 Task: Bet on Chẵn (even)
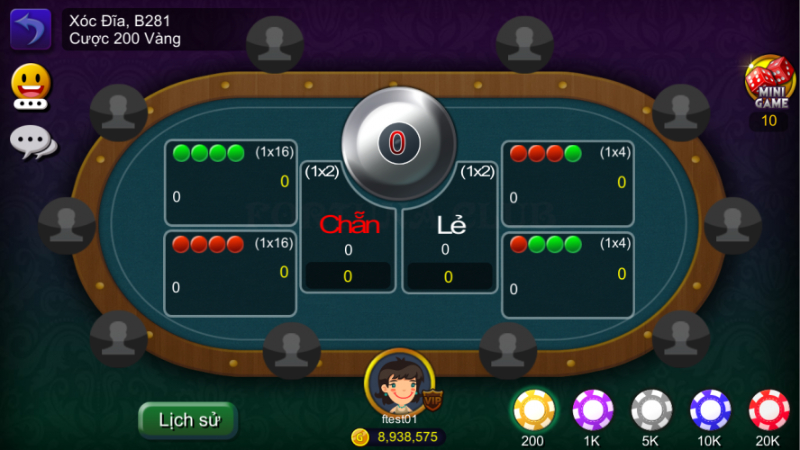[348, 240]
